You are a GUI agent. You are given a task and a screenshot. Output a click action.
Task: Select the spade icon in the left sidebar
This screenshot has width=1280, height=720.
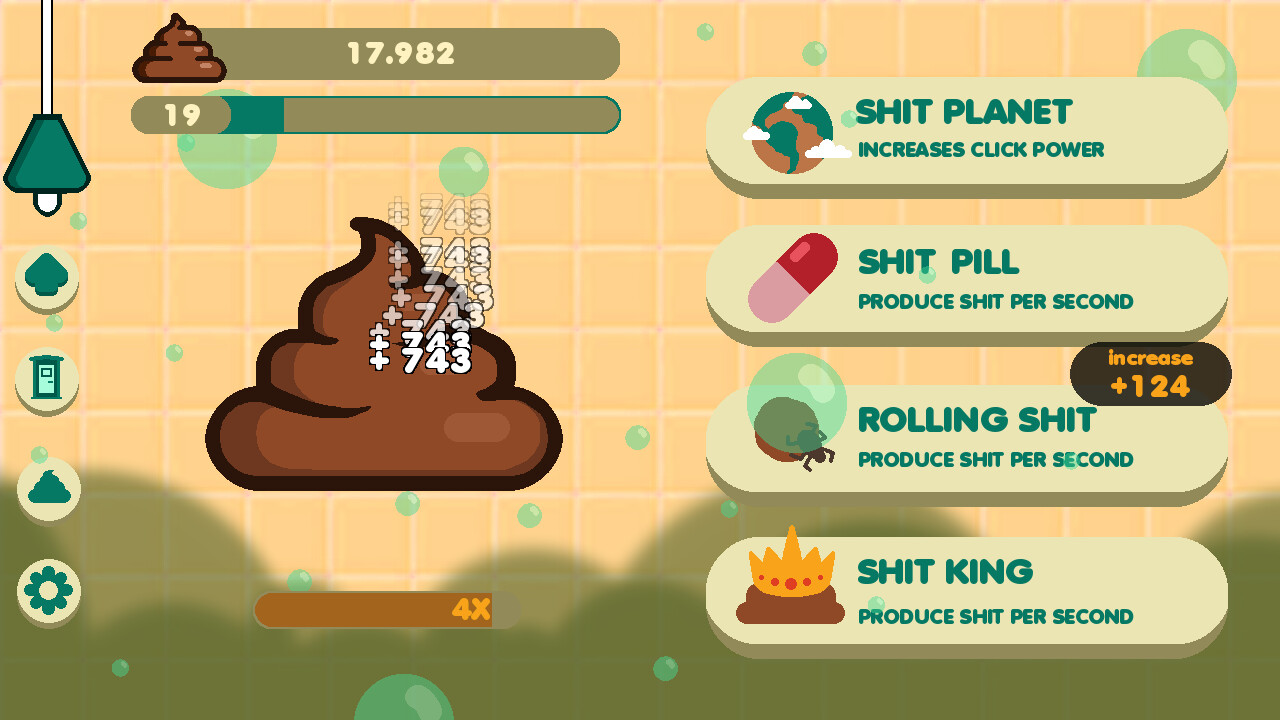pos(47,280)
